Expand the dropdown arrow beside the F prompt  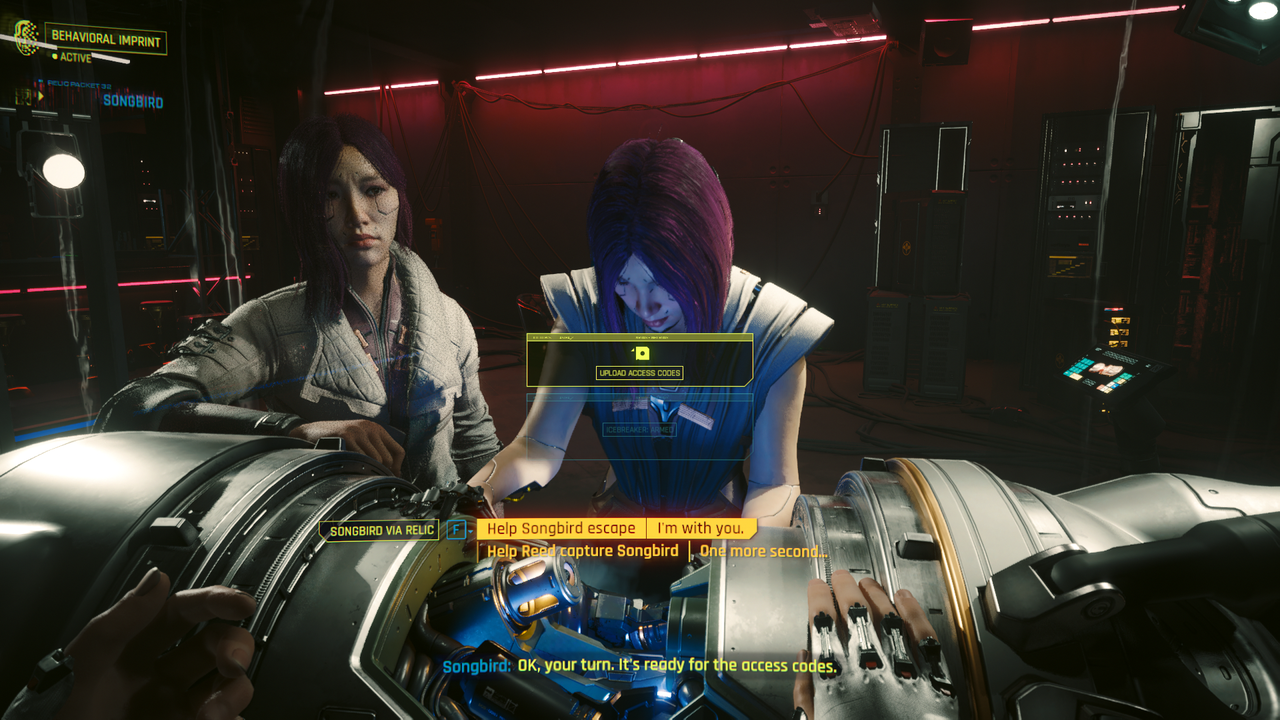coord(471,530)
